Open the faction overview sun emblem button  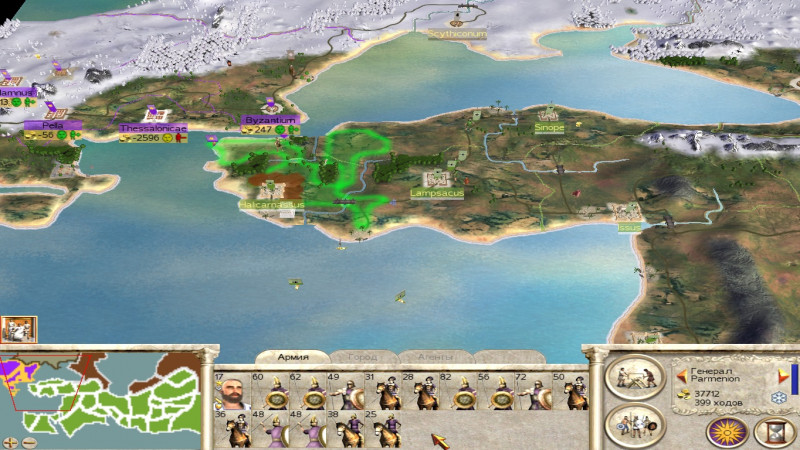click(x=726, y=431)
